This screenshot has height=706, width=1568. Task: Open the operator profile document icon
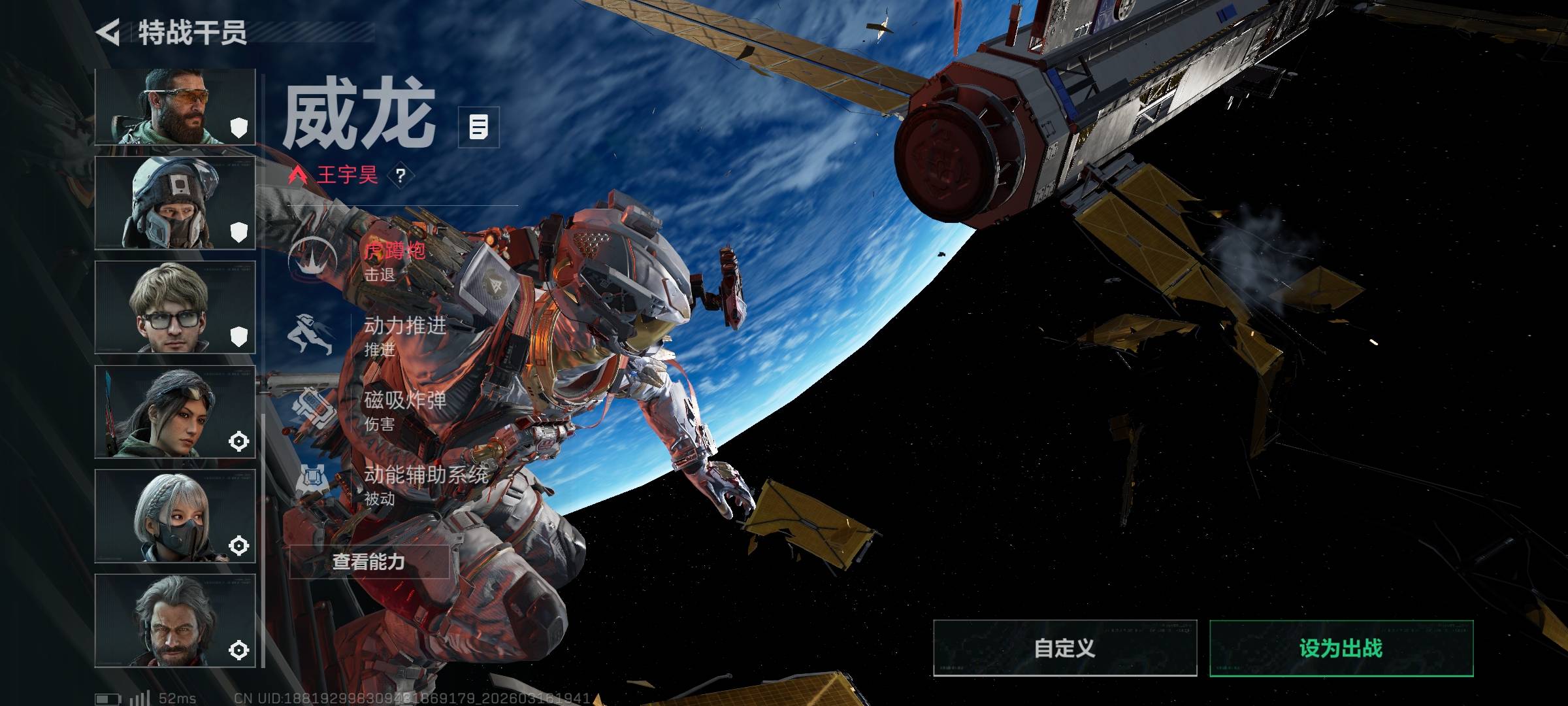(479, 127)
